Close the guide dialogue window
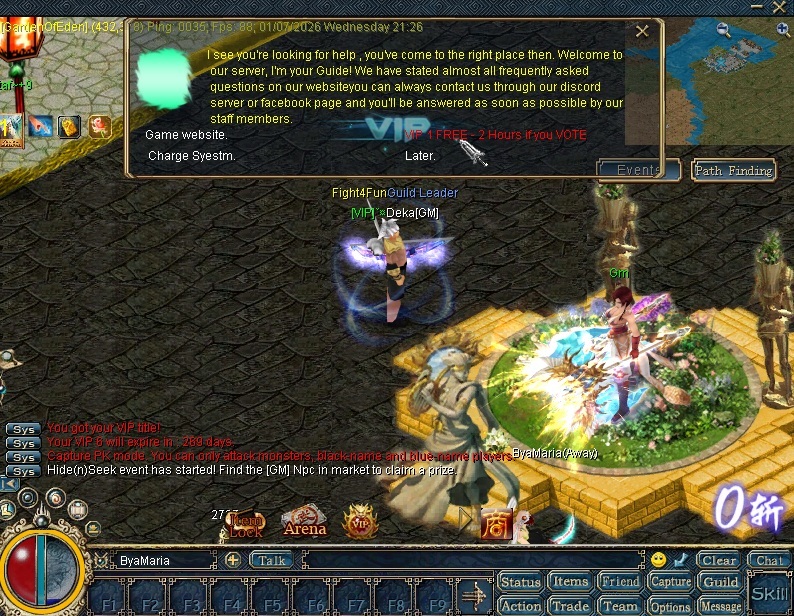Screen dimensions: 794x616 642,31
